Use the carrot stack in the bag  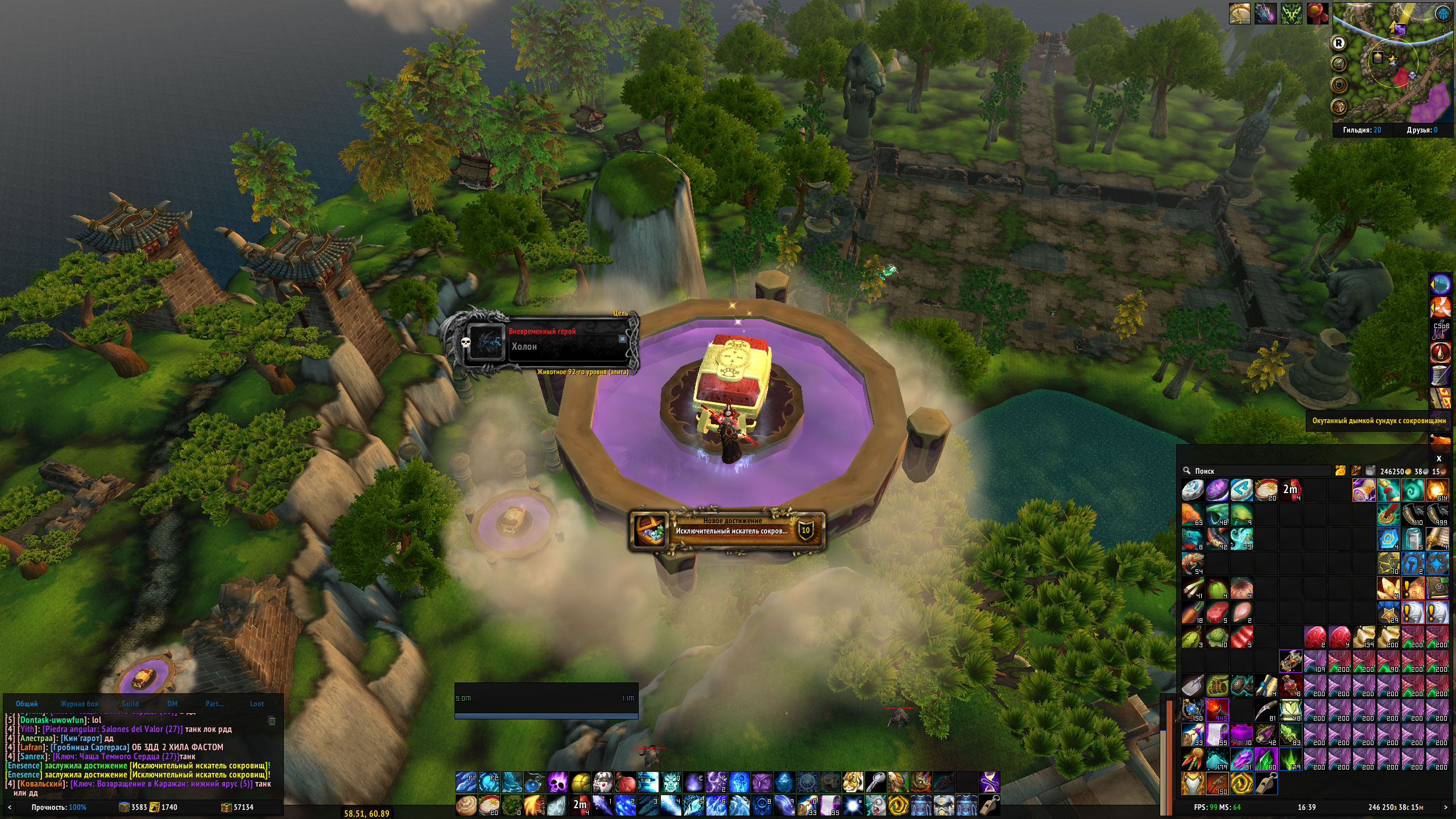[1193, 613]
